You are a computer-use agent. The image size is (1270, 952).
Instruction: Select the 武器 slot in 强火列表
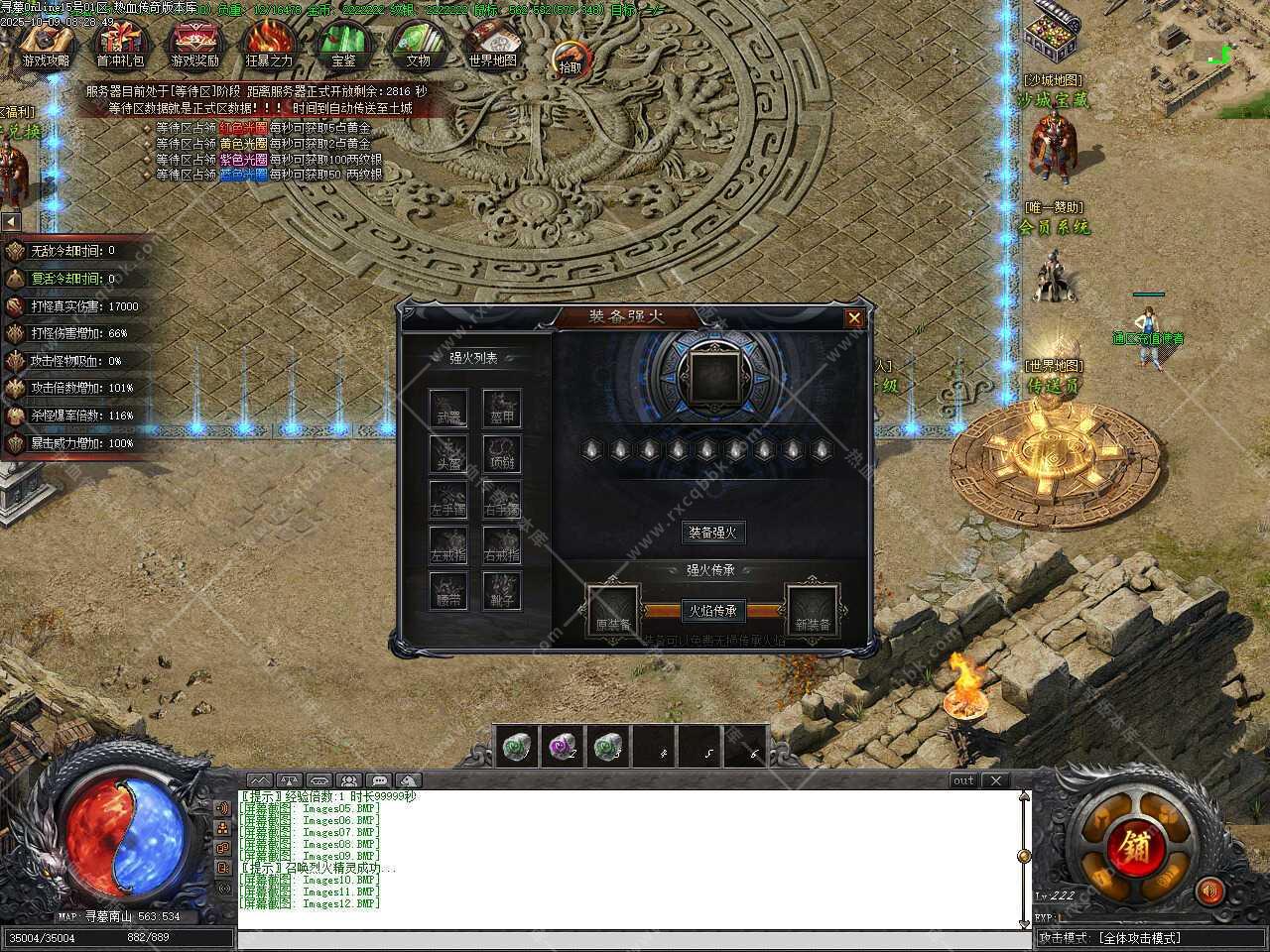[448, 408]
